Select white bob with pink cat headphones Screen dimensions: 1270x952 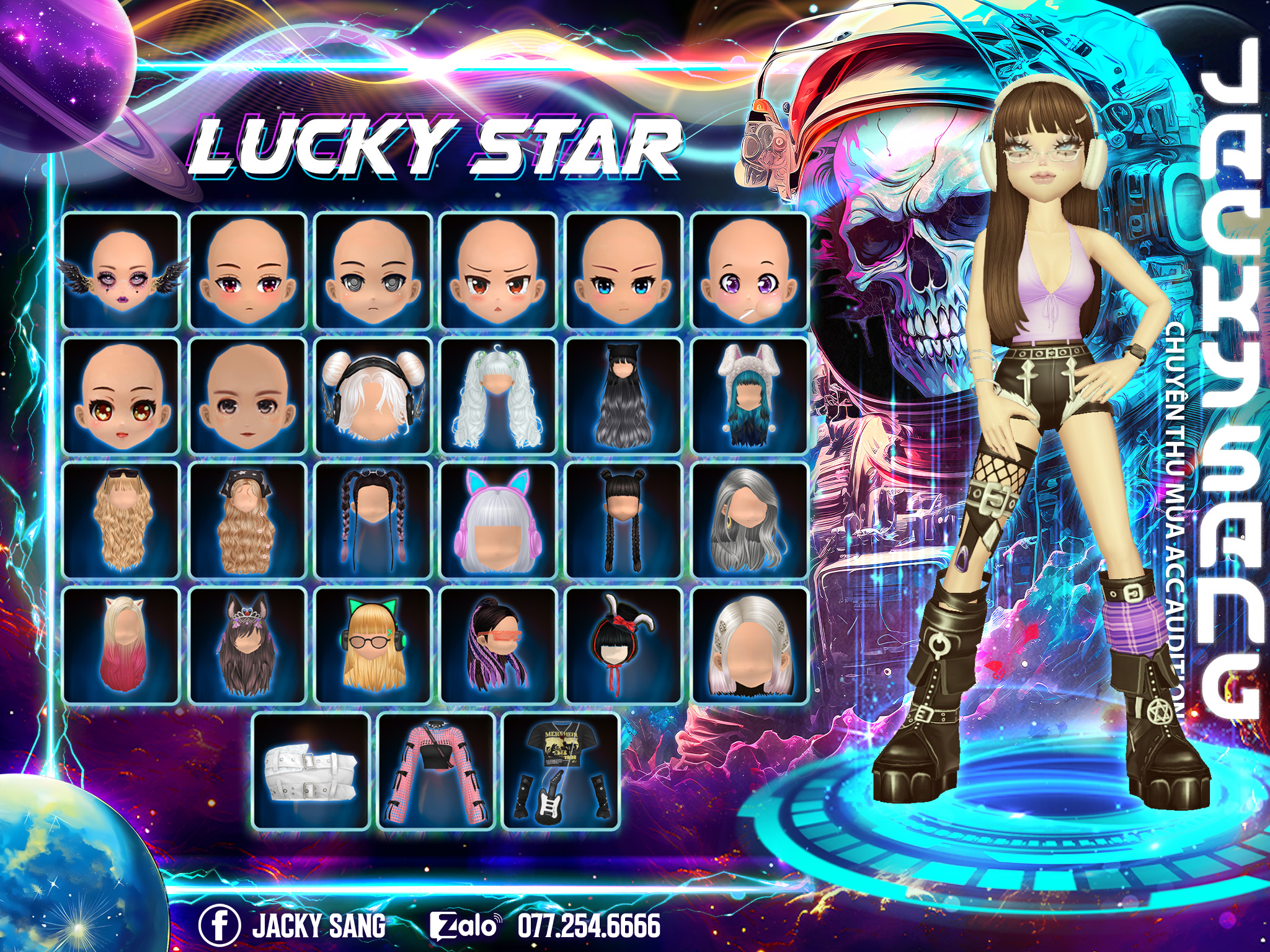coord(498,521)
